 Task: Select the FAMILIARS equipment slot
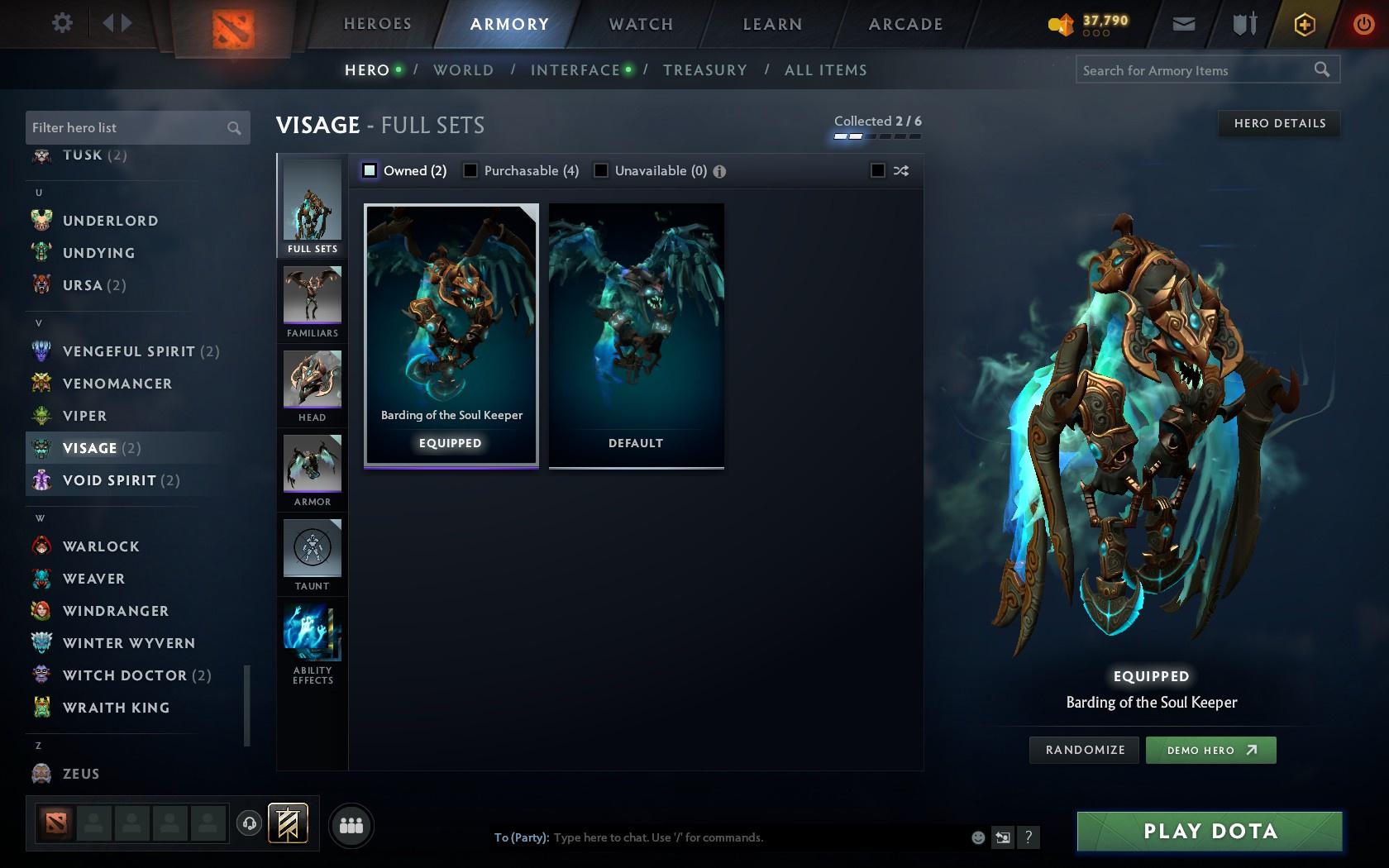[312, 300]
